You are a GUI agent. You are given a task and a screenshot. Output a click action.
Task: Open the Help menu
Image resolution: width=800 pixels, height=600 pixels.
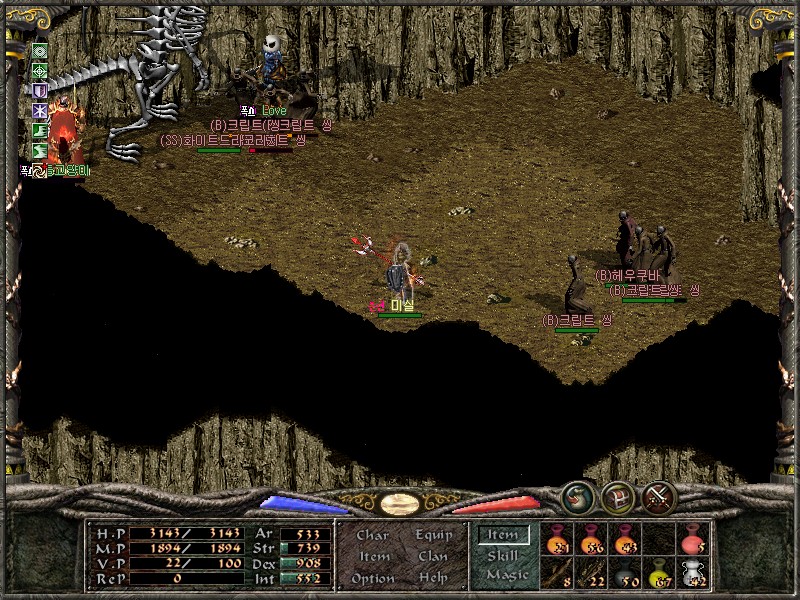[x=433, y=578]
